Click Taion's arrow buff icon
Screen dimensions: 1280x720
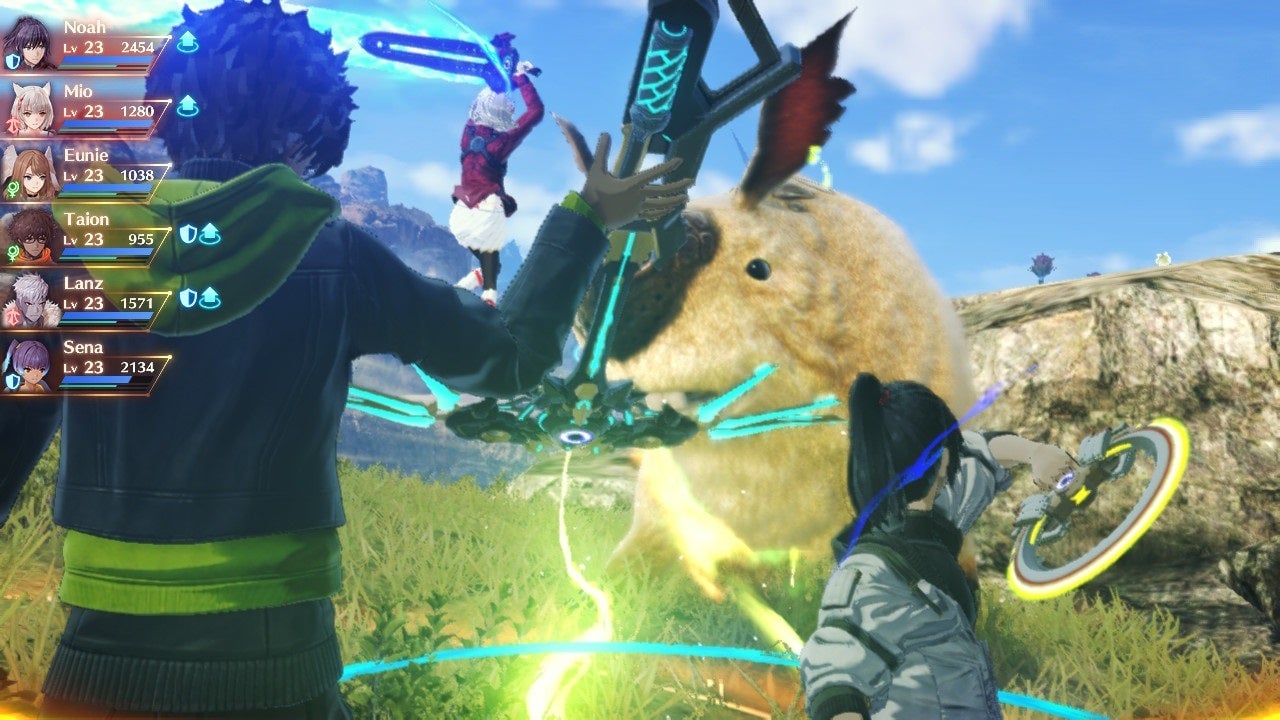coord(208,232)
